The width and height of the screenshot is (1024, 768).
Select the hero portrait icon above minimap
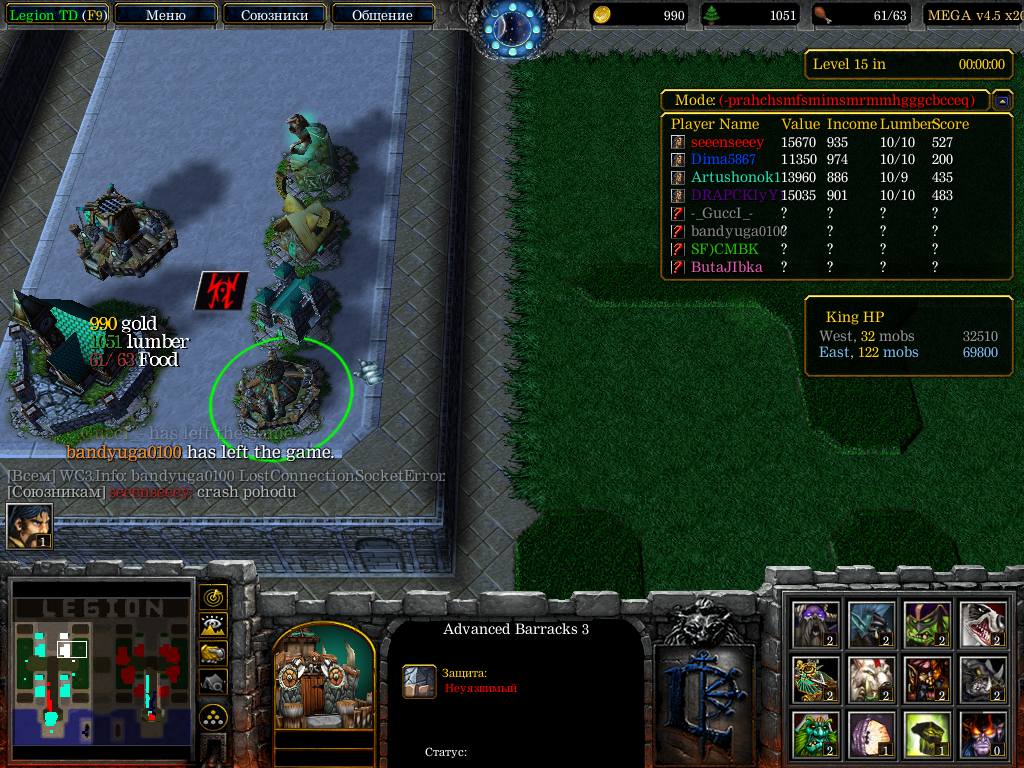[x=29, y=526]
